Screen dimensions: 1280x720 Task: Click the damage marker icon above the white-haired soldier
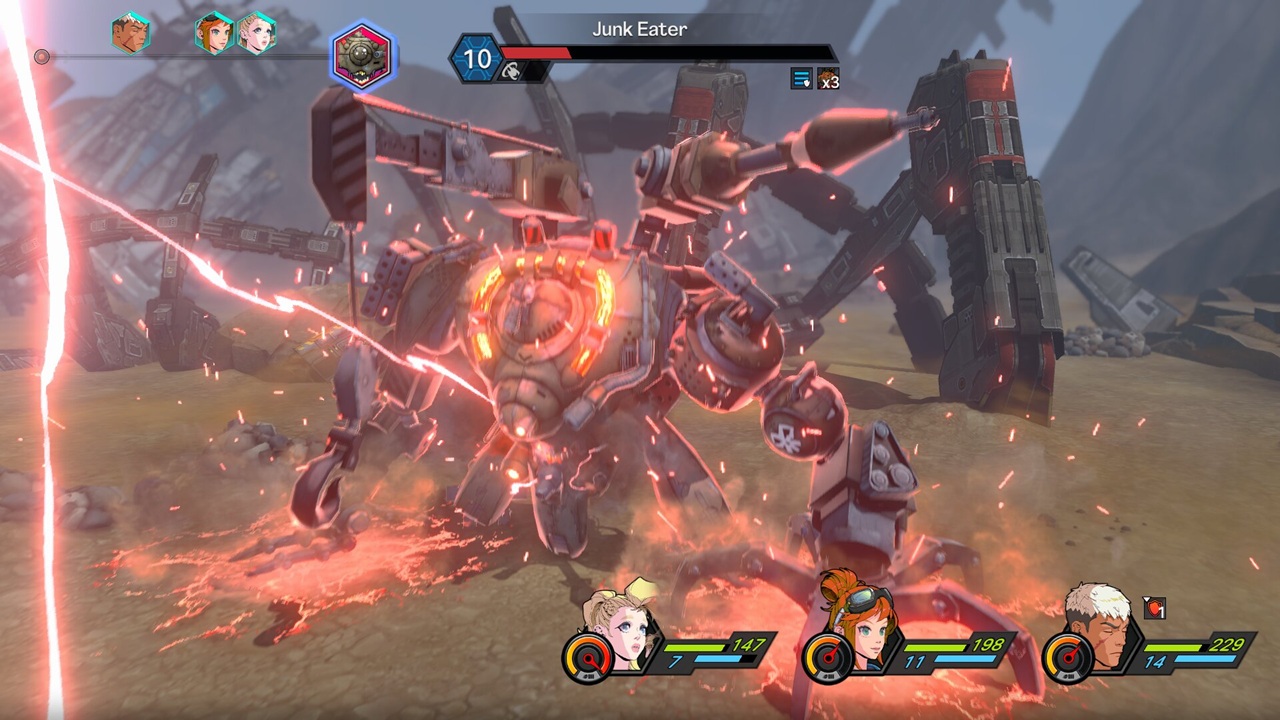(x=1155, y=608)
